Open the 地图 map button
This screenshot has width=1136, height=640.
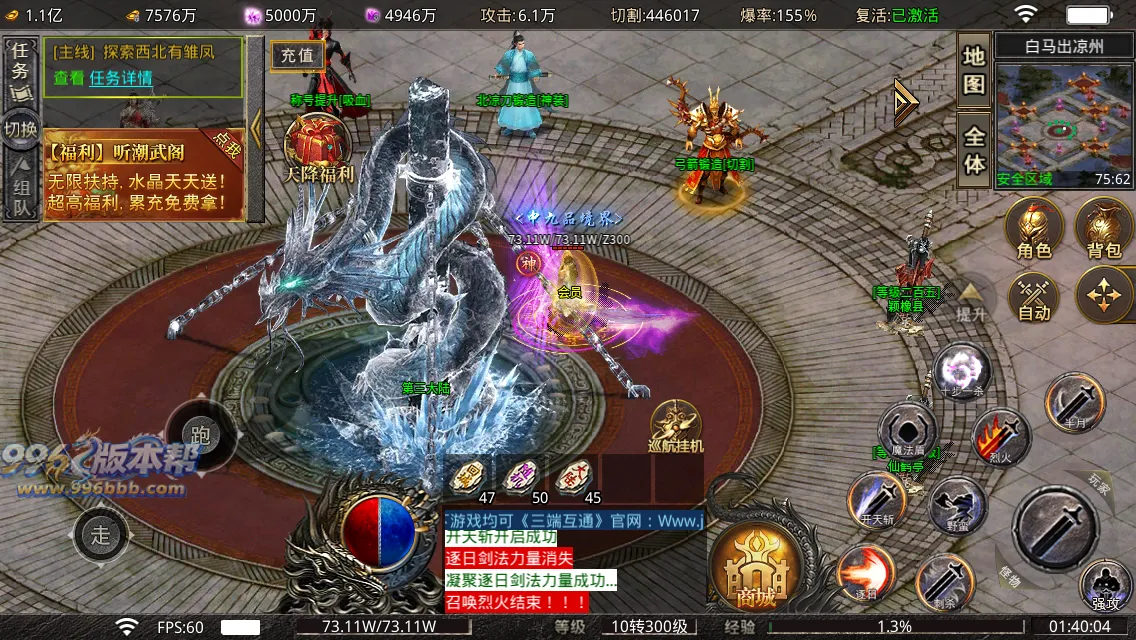[974, 70]
